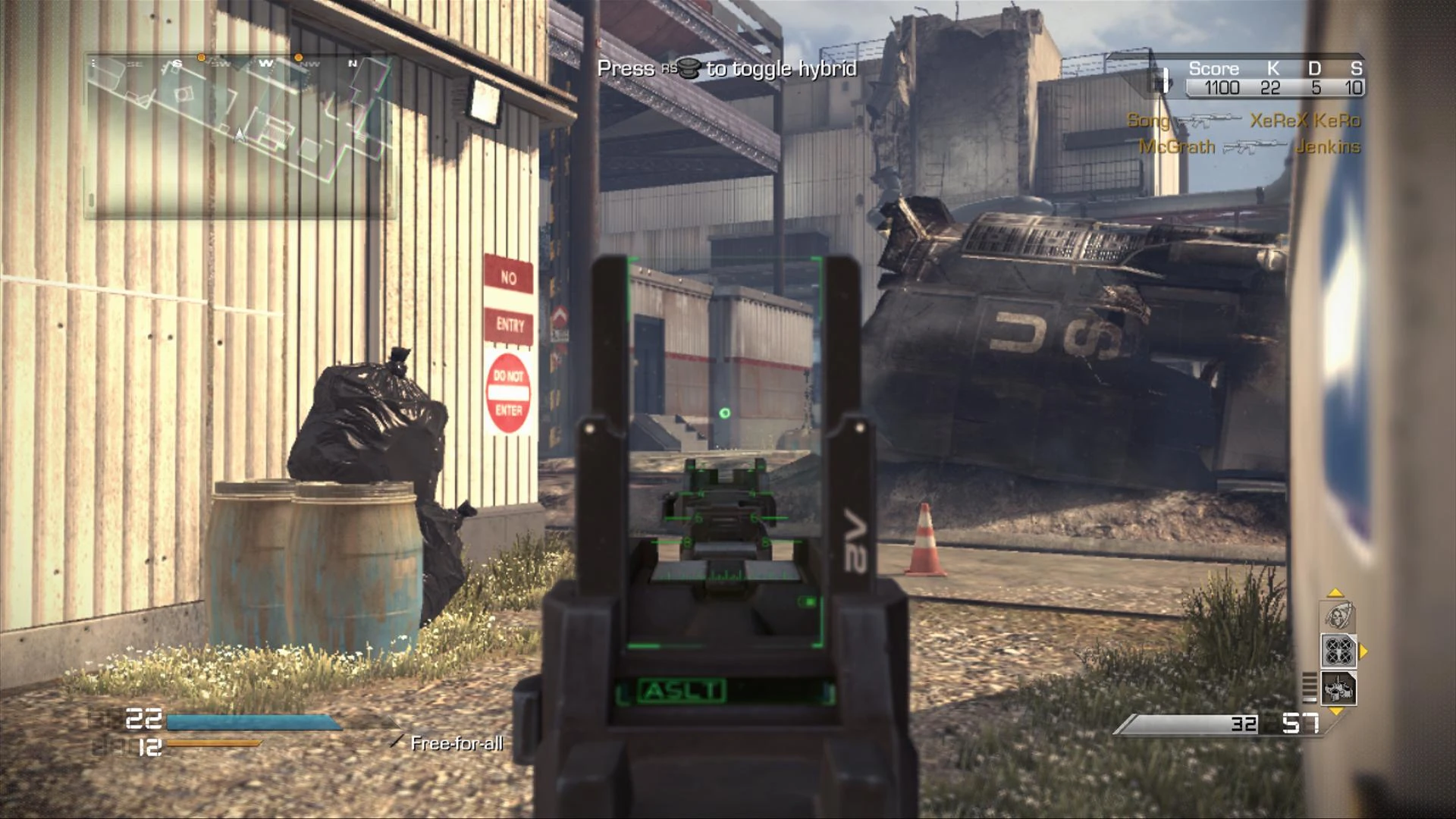Screen dimensions: 1456x819
Task: Click the RS stick icon in the hybrid prompt
Action: (x=686, y=69)
